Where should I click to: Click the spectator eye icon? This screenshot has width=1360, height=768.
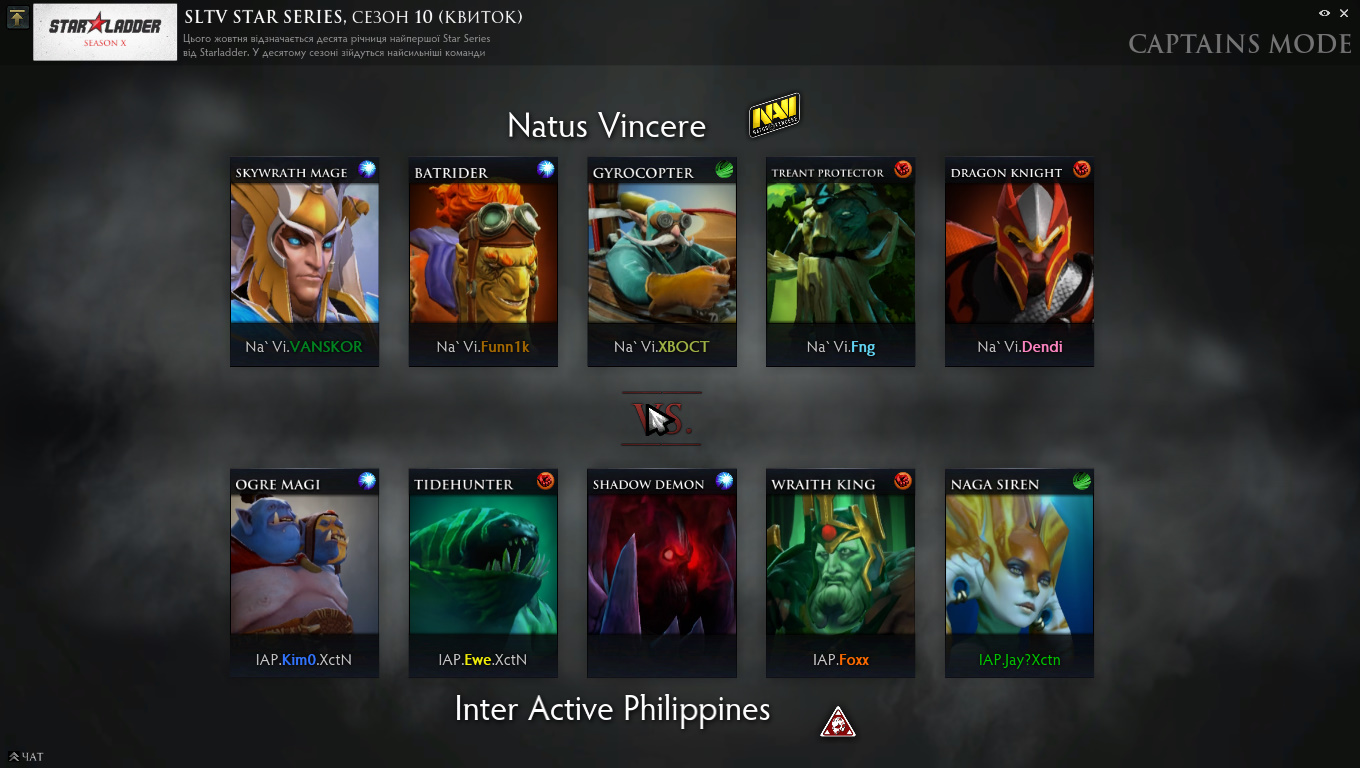[x=1324, y=13]
